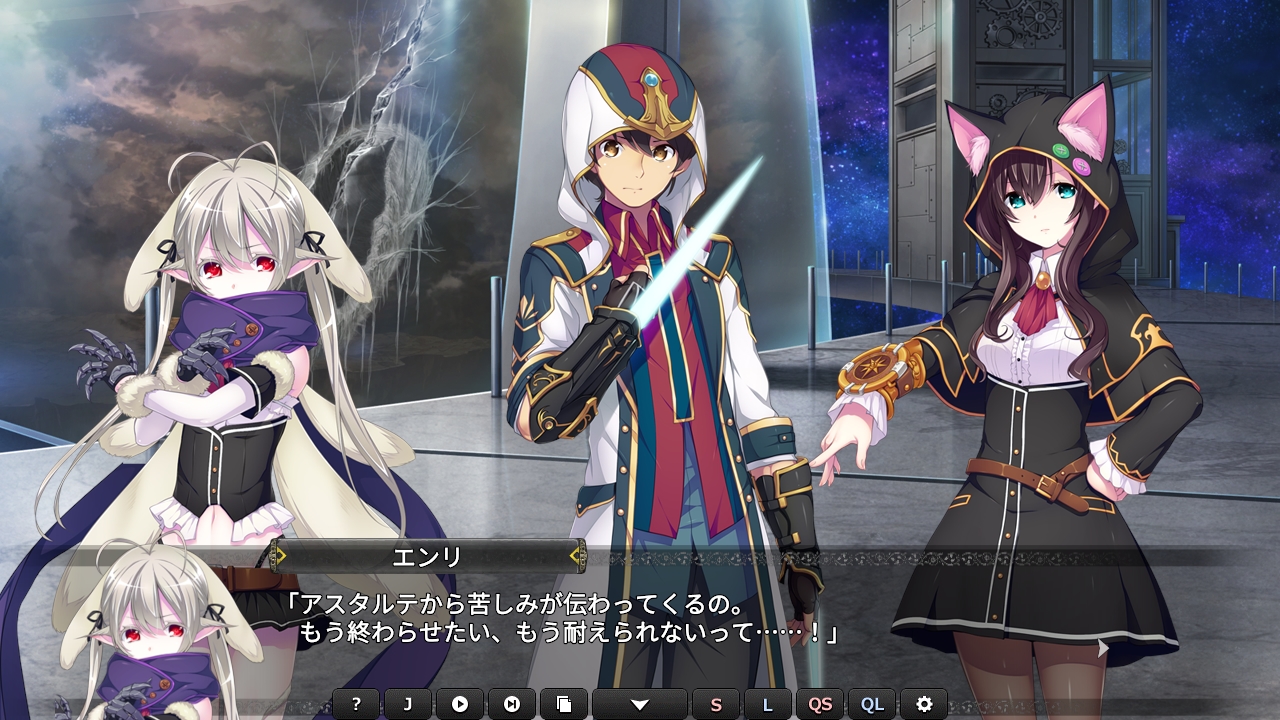
Task: Open settings with the gear icon
Action: [924, 704]
